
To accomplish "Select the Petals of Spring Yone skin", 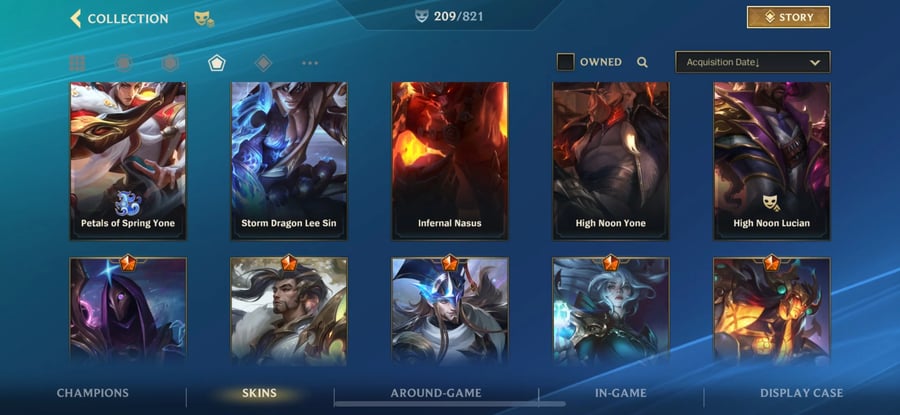I will tap(128, 160).
